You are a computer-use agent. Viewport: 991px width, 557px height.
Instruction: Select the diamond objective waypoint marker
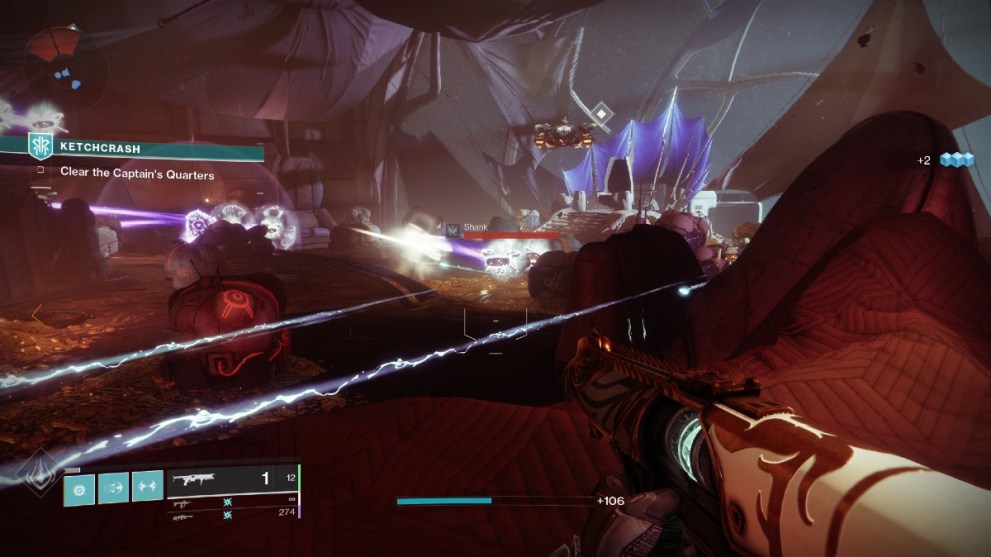[x=600, y=113]
